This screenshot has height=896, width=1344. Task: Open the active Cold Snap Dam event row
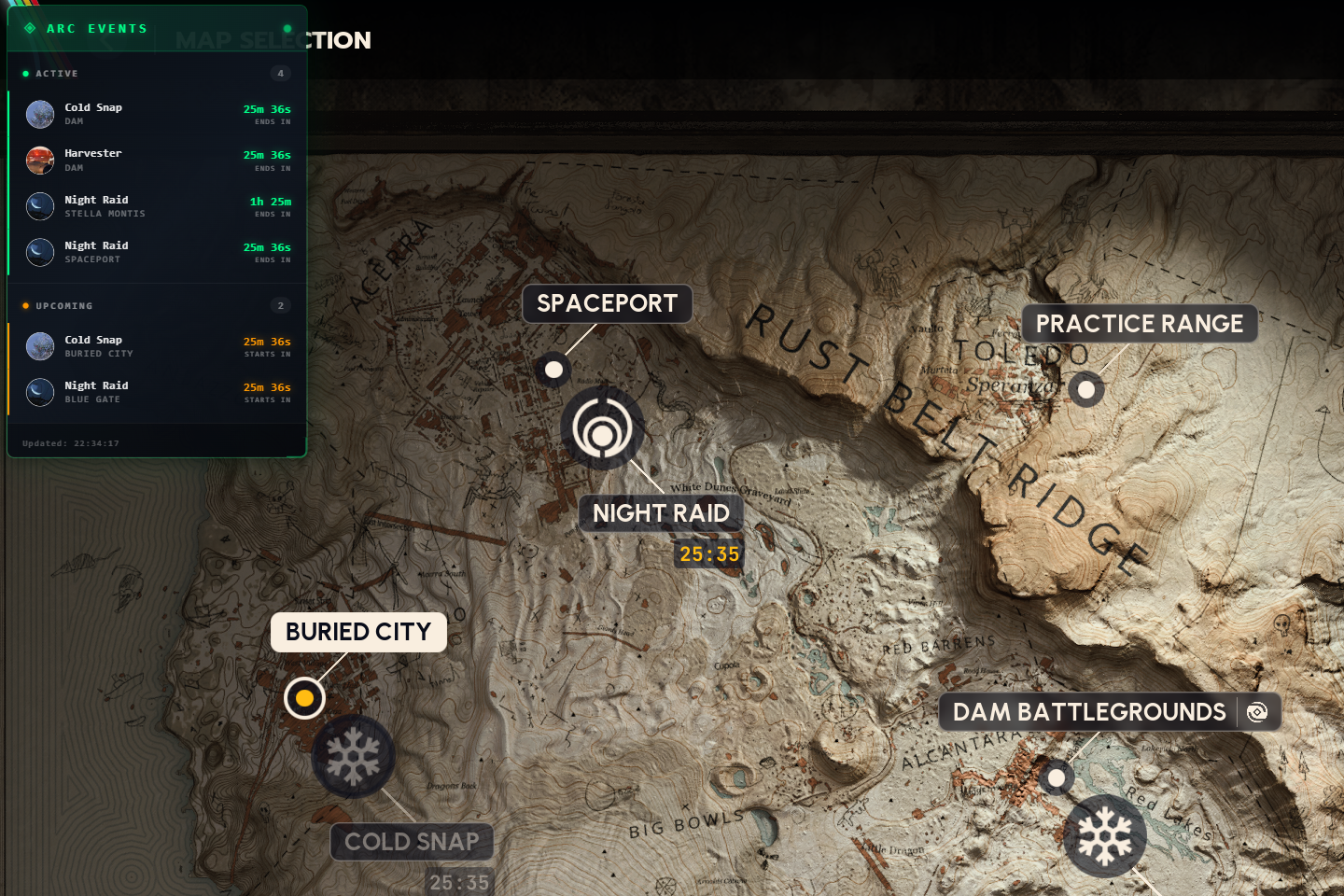(x=158, y=114)
